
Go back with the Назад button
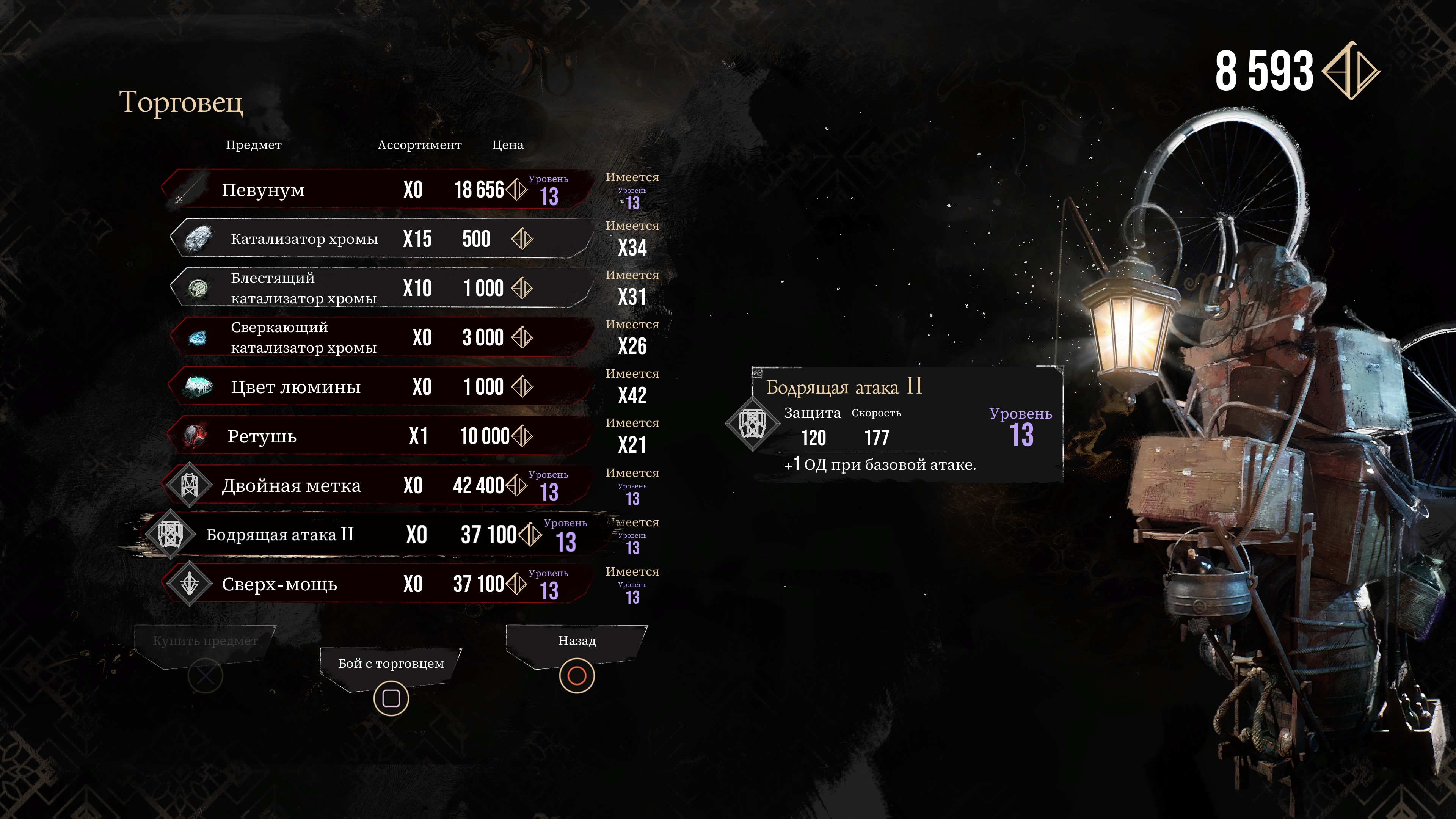pyautogui.click(x=576, y=642)
